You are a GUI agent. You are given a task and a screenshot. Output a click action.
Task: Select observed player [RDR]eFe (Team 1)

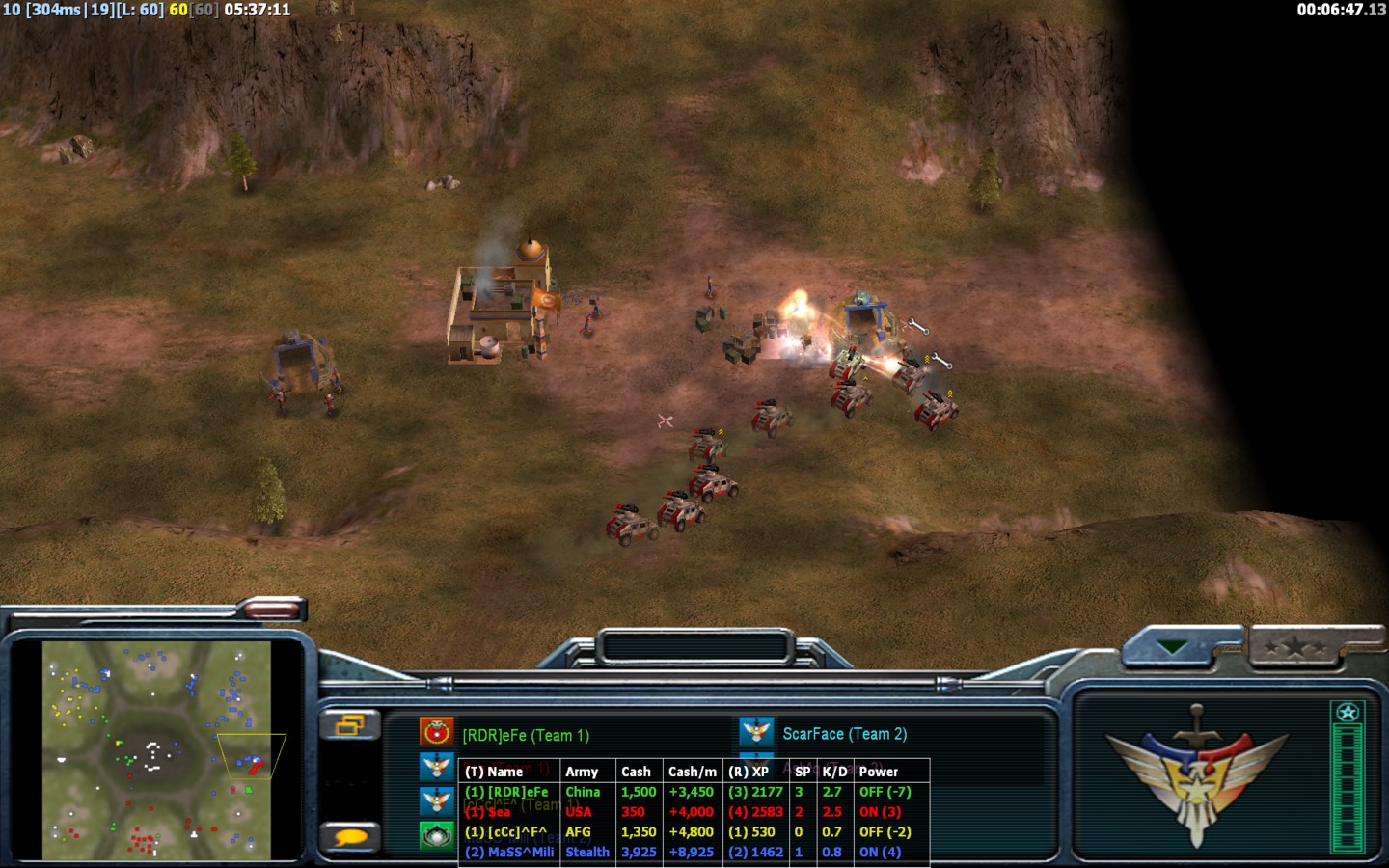[x=526, y=735]
